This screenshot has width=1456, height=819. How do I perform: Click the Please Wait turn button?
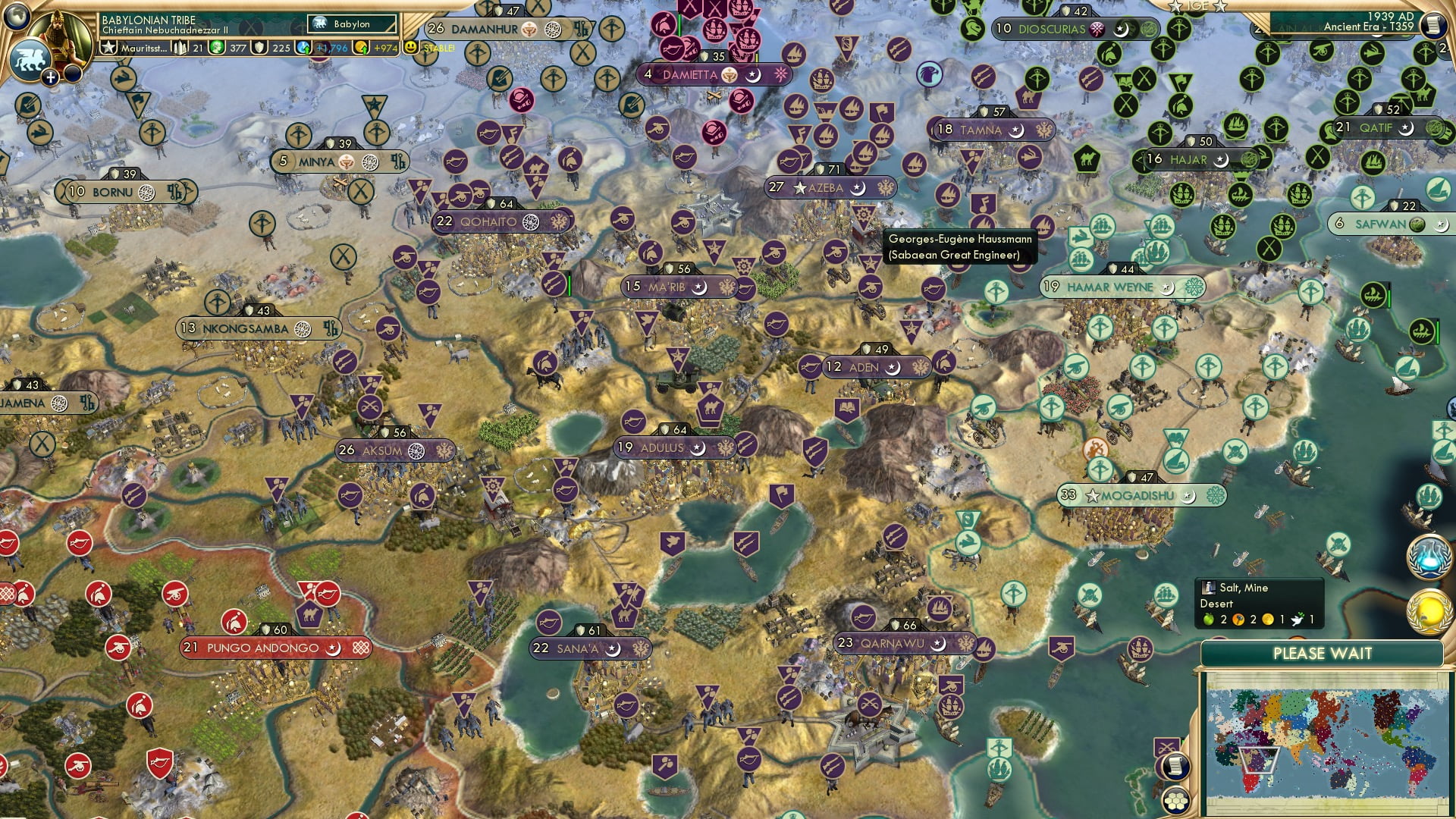click(1322, 654)
